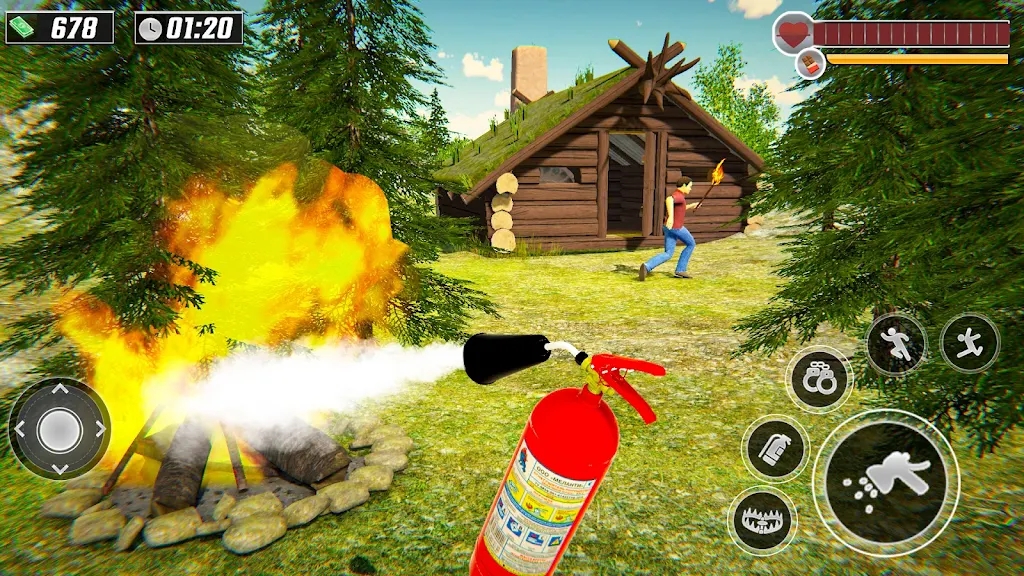Tap the large extinguisher spray button
This screenshot has height=576, width=1024.
coord(886,483)
